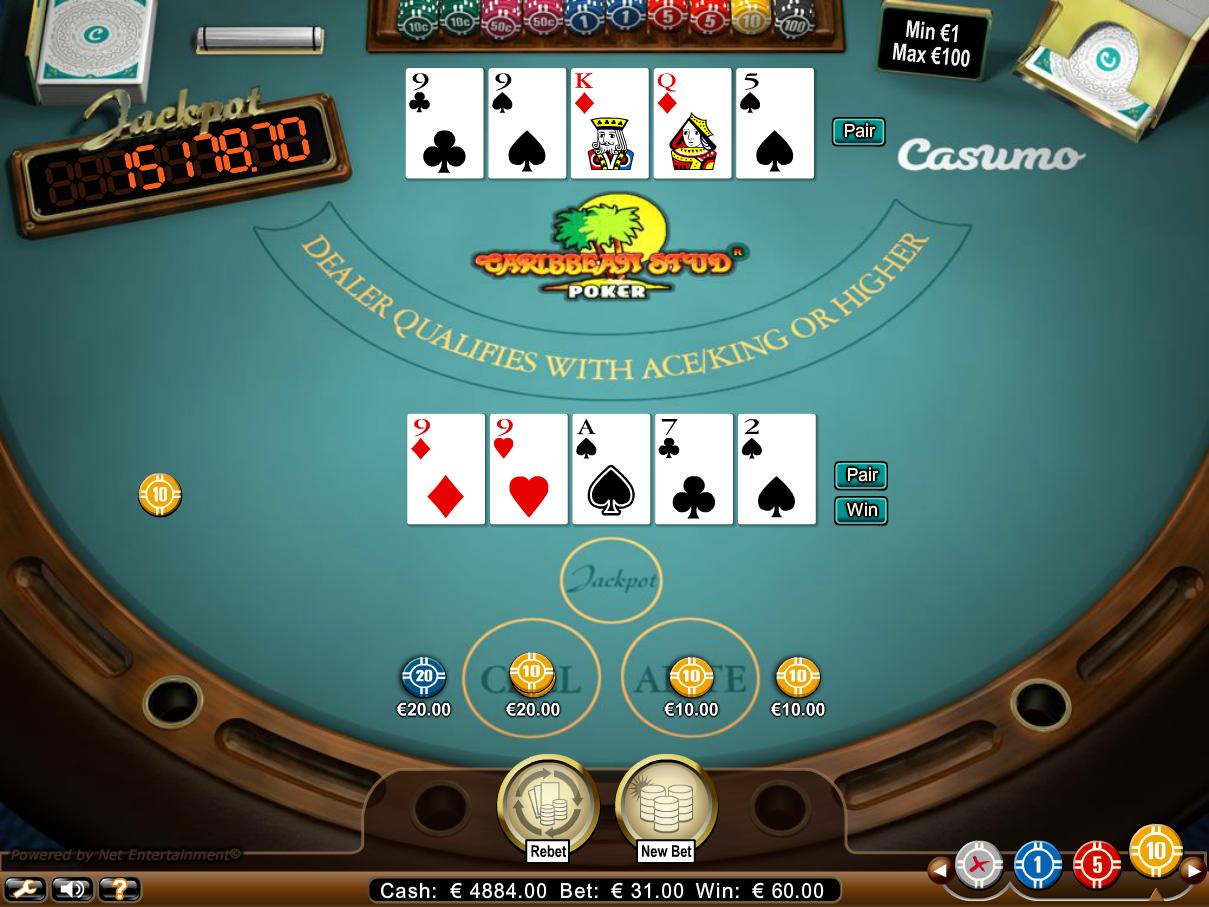
Task: Open the wrench settings menu
Action: coord(24,888)
